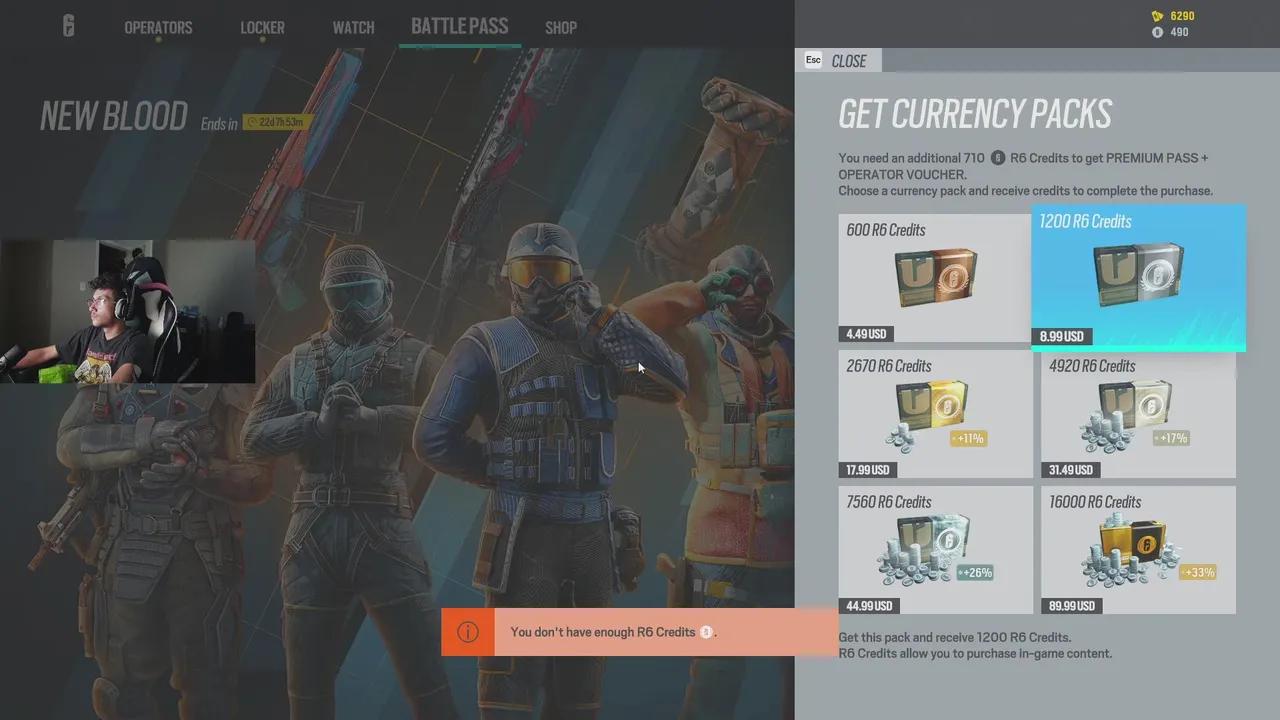The image size is (1280, 720).
Task: Click the R6 Credits balance icon
Action: [1156, 32]
